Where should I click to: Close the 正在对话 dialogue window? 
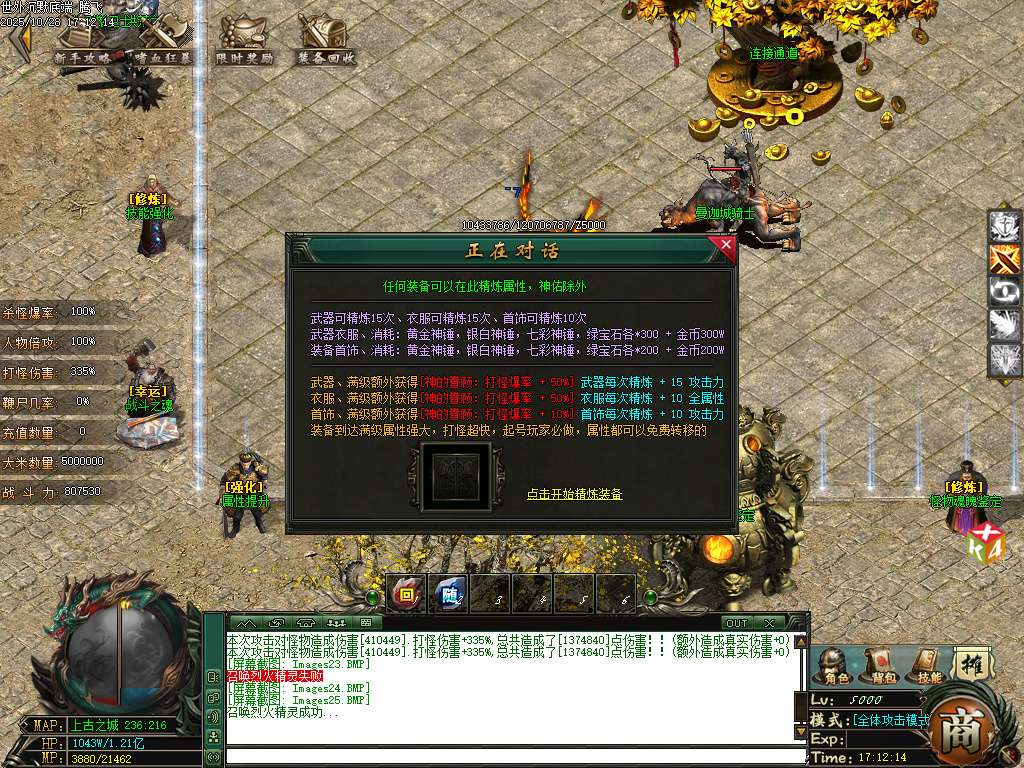coord(726,245)
